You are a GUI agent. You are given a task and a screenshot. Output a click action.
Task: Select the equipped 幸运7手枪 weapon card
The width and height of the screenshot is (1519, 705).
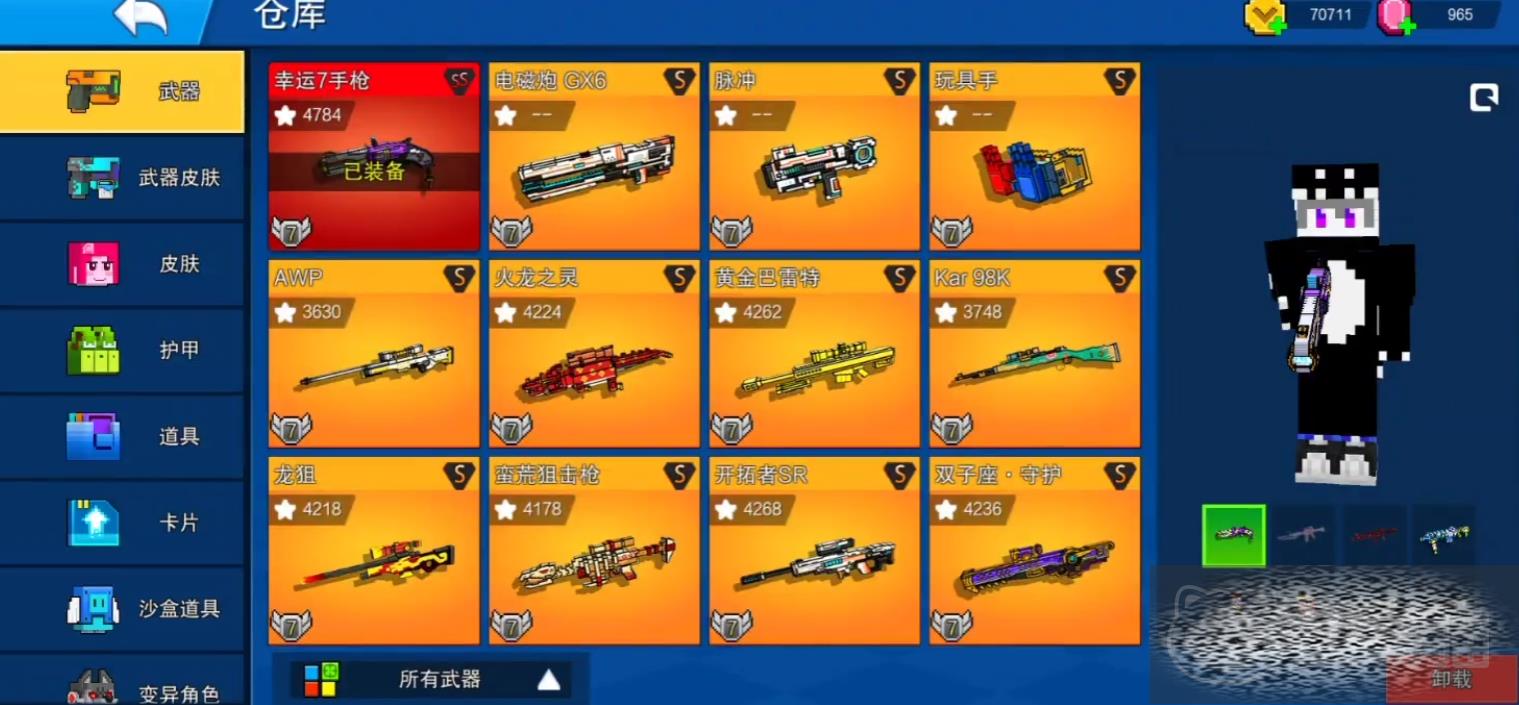374,157
